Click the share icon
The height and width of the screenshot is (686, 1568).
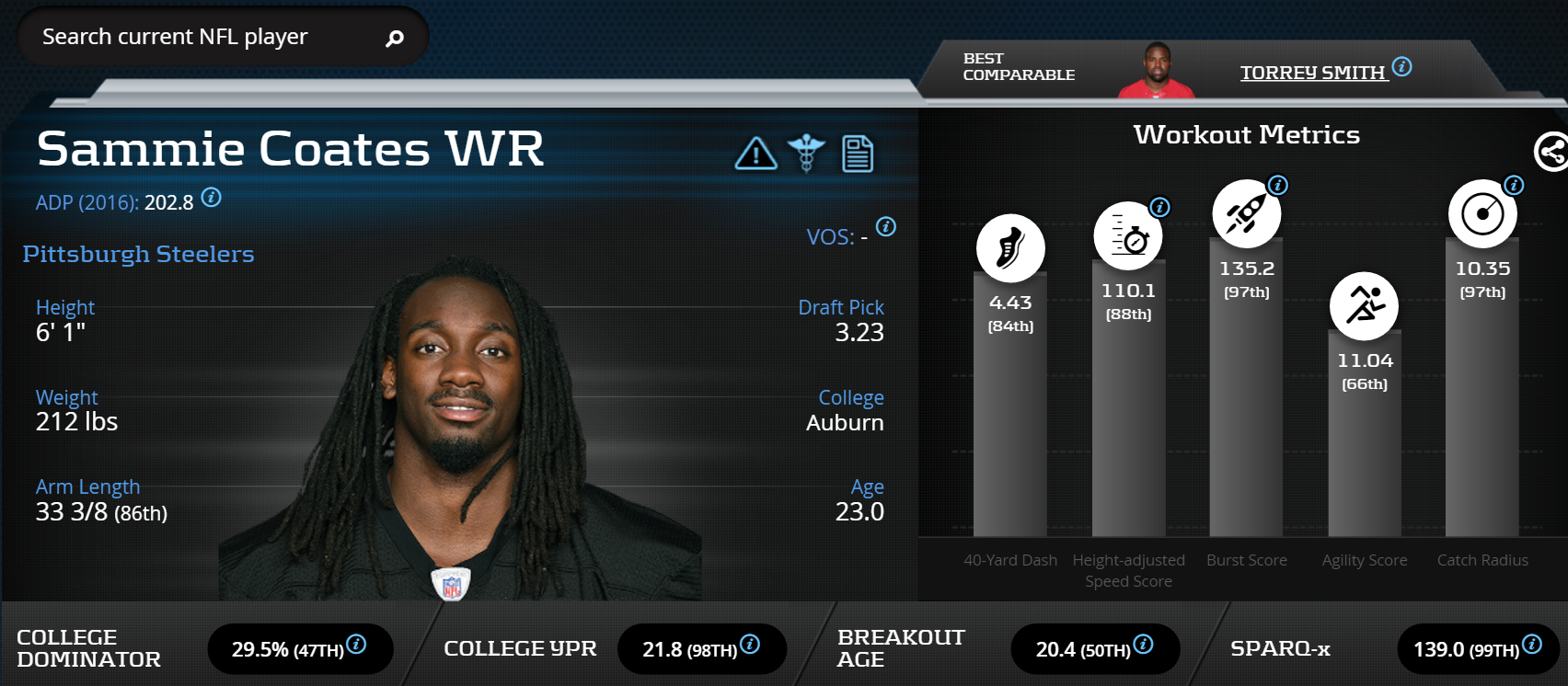click(x=1551, y=152)
